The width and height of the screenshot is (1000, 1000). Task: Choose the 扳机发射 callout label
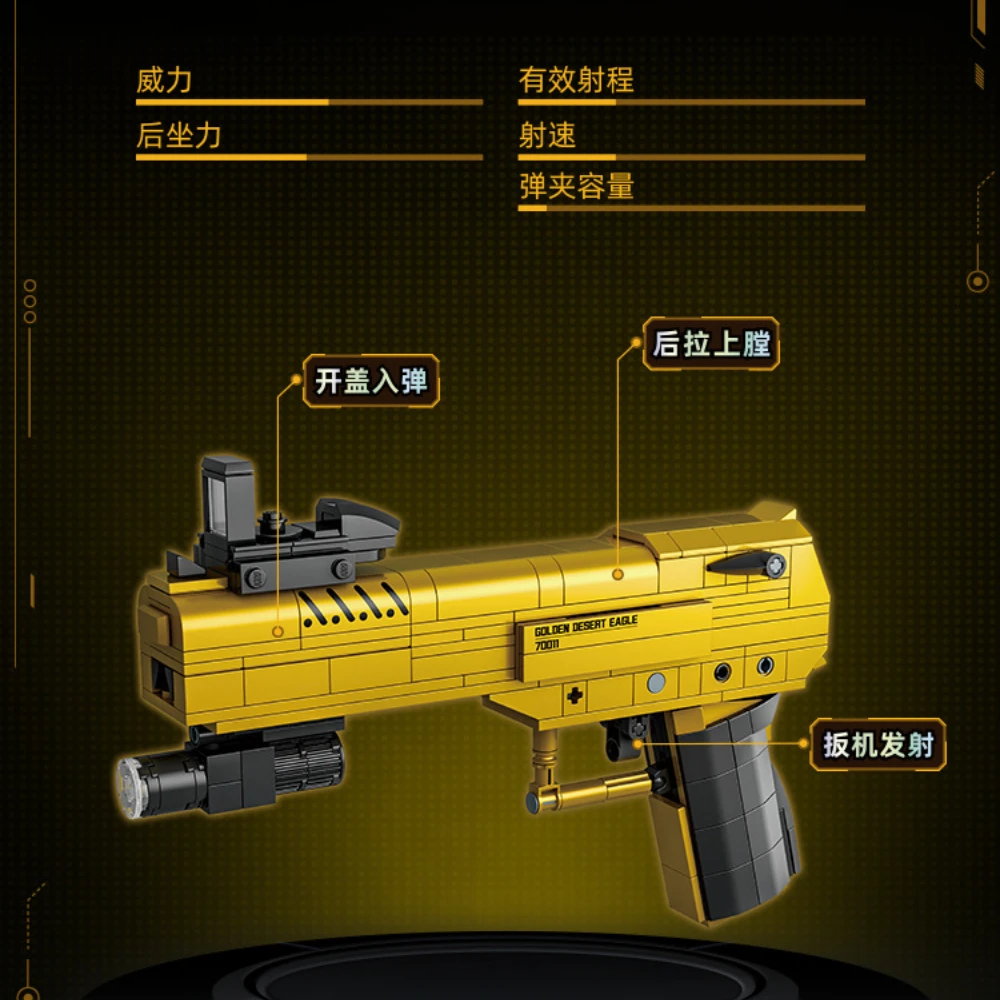tap(878, 744)
